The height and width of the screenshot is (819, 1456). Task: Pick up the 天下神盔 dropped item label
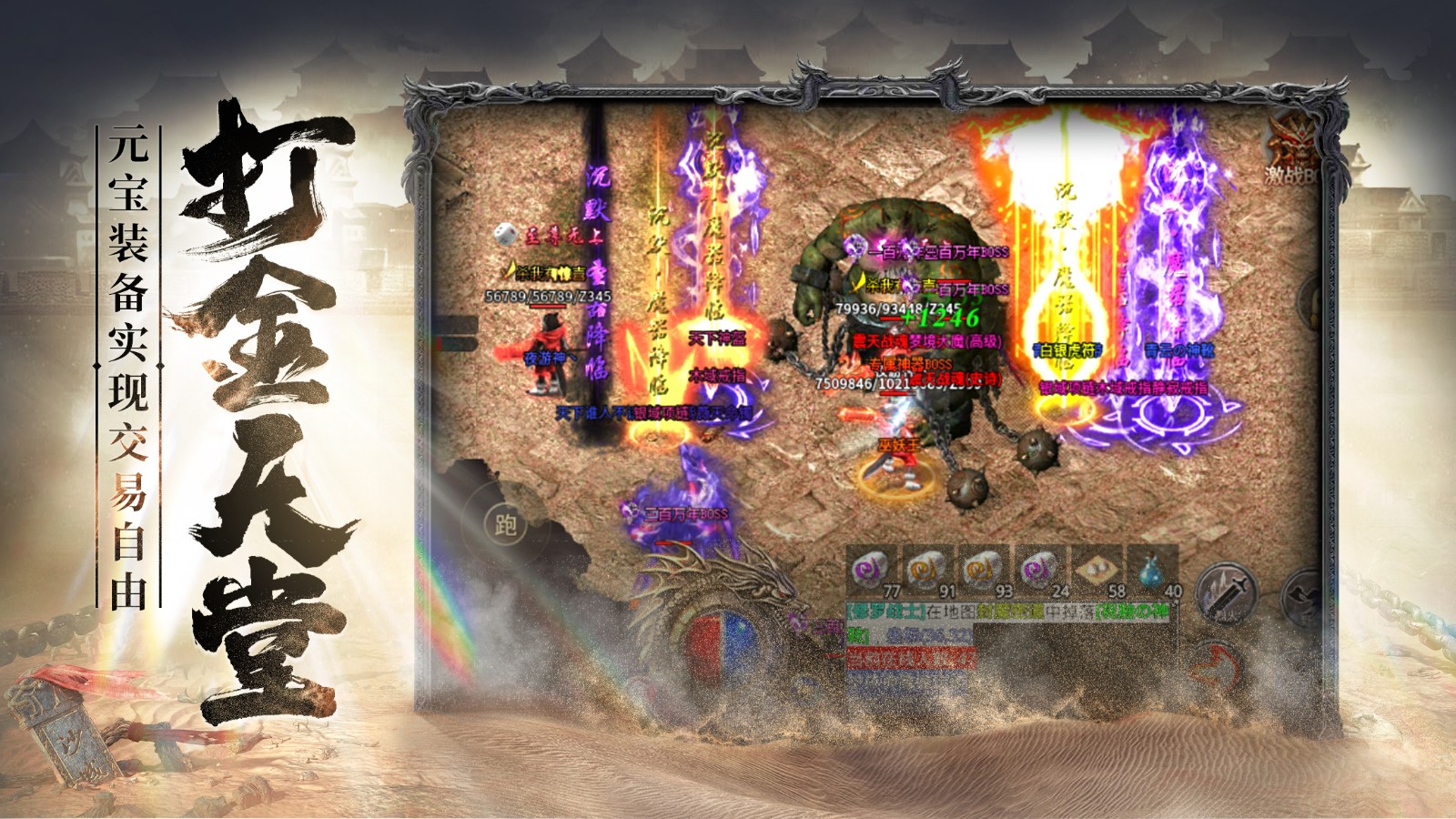[x=718, y=339]
